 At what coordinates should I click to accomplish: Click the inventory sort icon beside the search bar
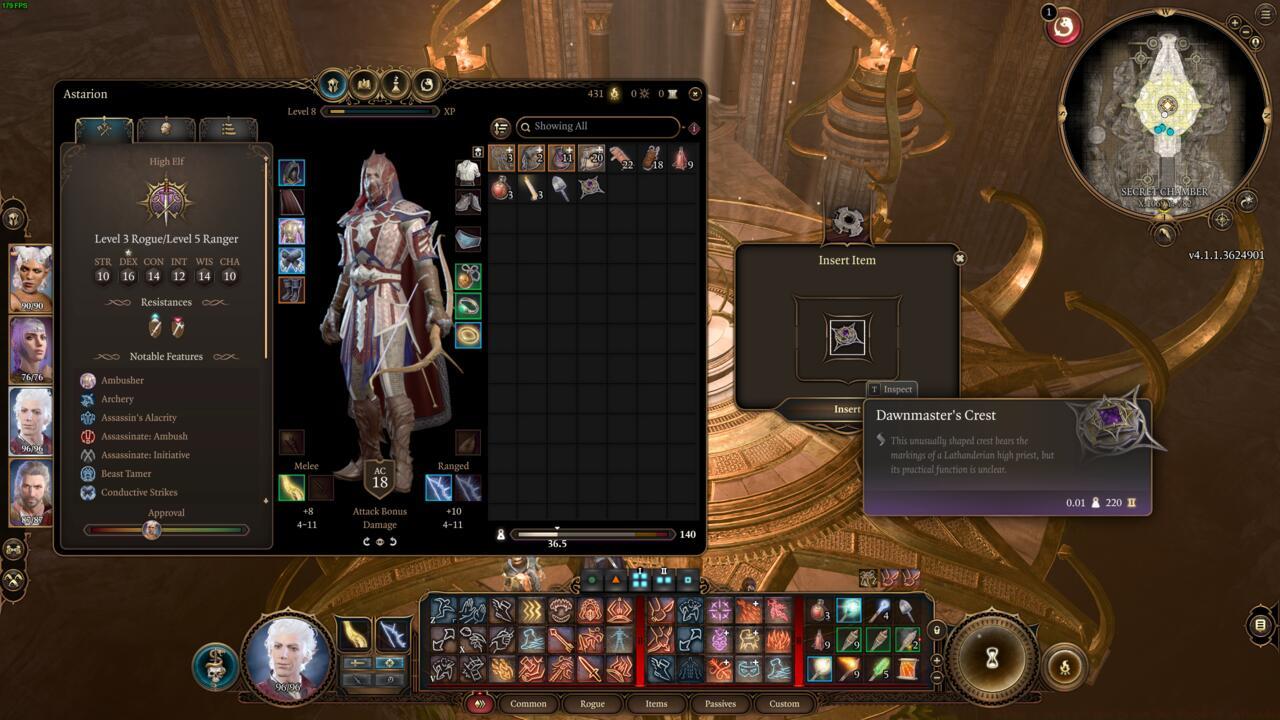(x=501, y=128)
